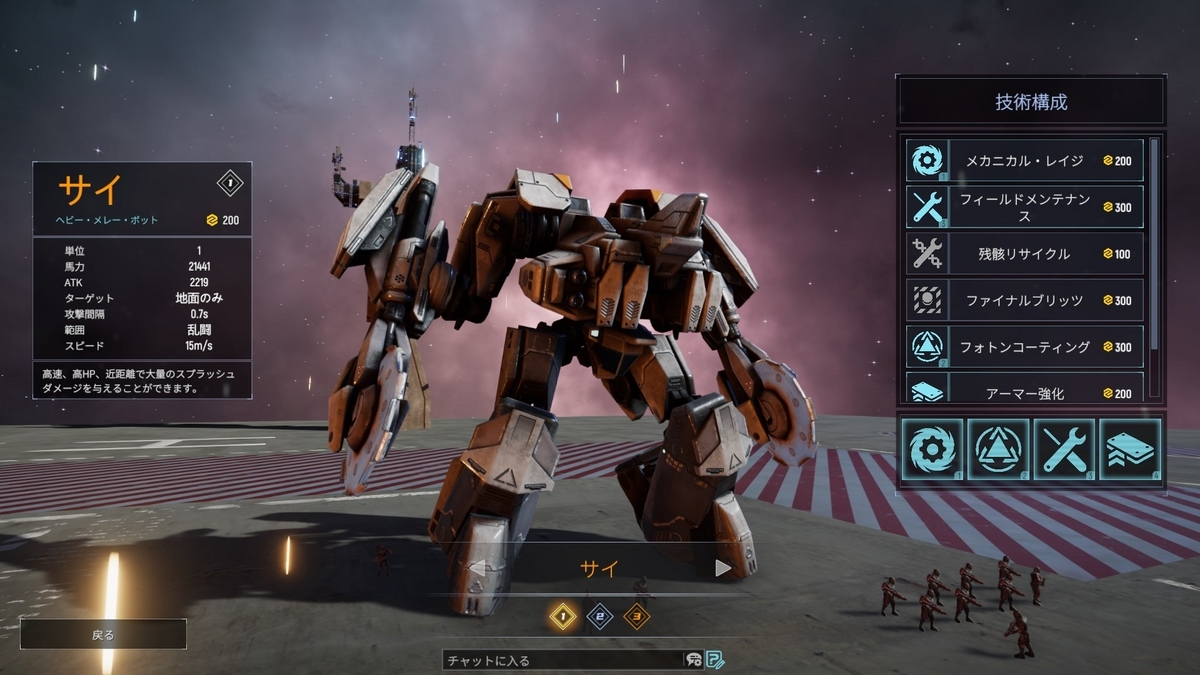Image resolution: width=1200 pixels, height=675 pixels.
Task: Open chat settings via the speech-bubble gear icon
Action: click(x=693, y=660)
